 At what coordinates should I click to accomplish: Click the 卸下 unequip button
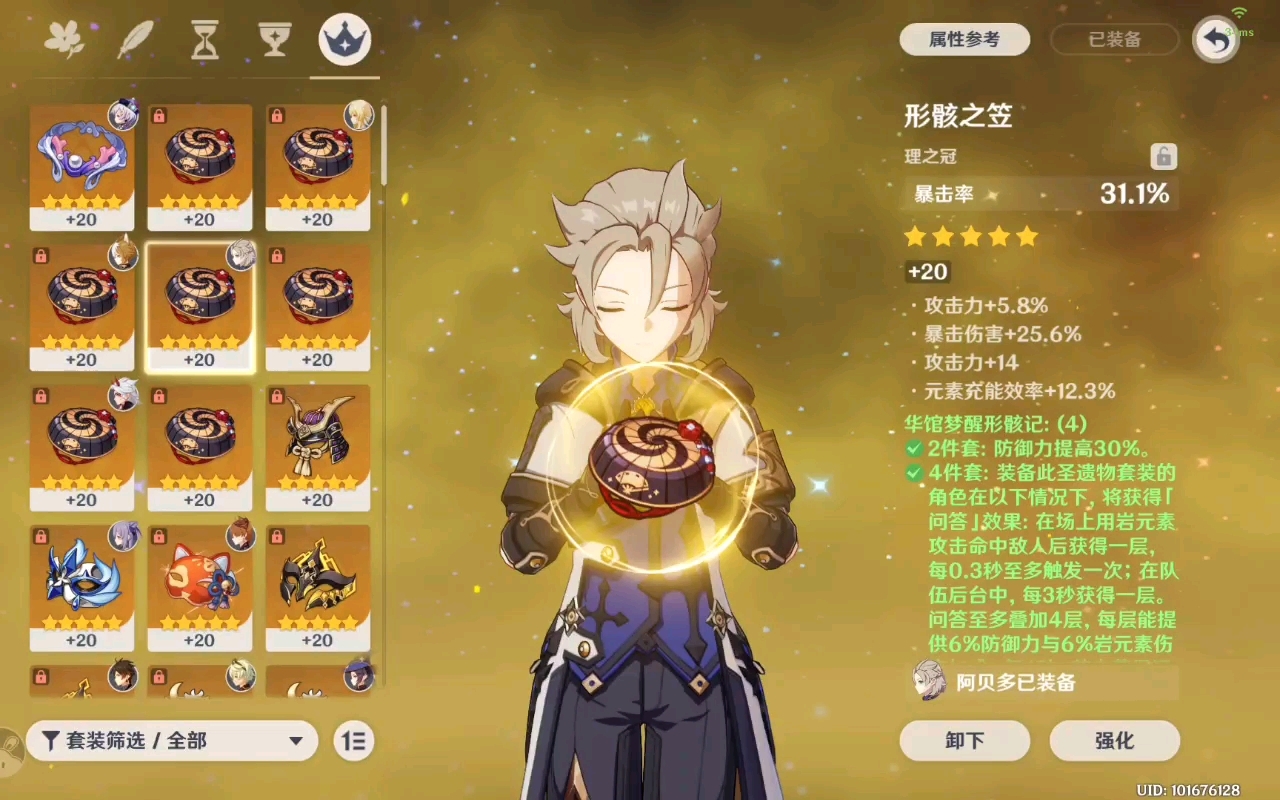click(x=964, y=741)
